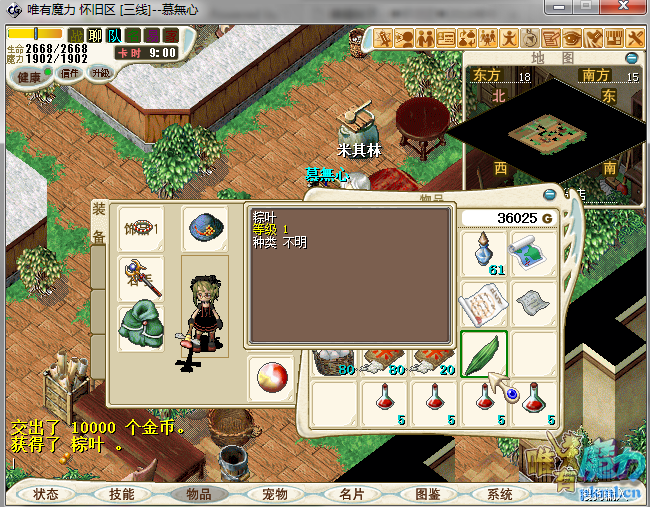Select the blue hat equipment slot

(204, 229)
